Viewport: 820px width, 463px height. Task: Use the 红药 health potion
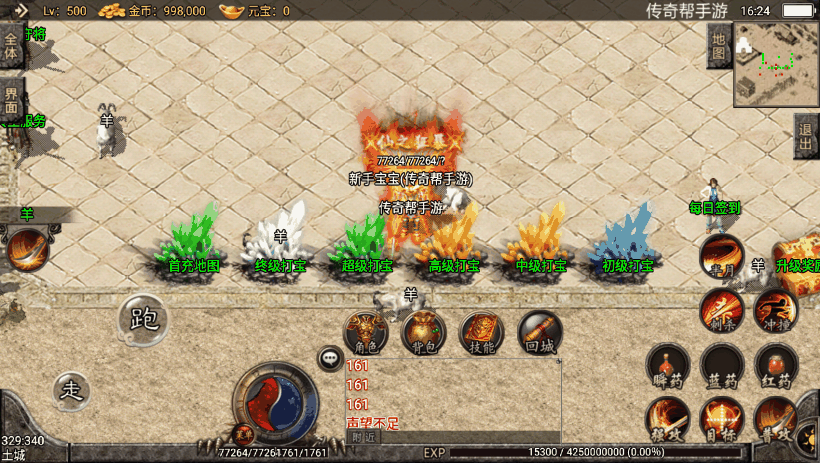776,365
